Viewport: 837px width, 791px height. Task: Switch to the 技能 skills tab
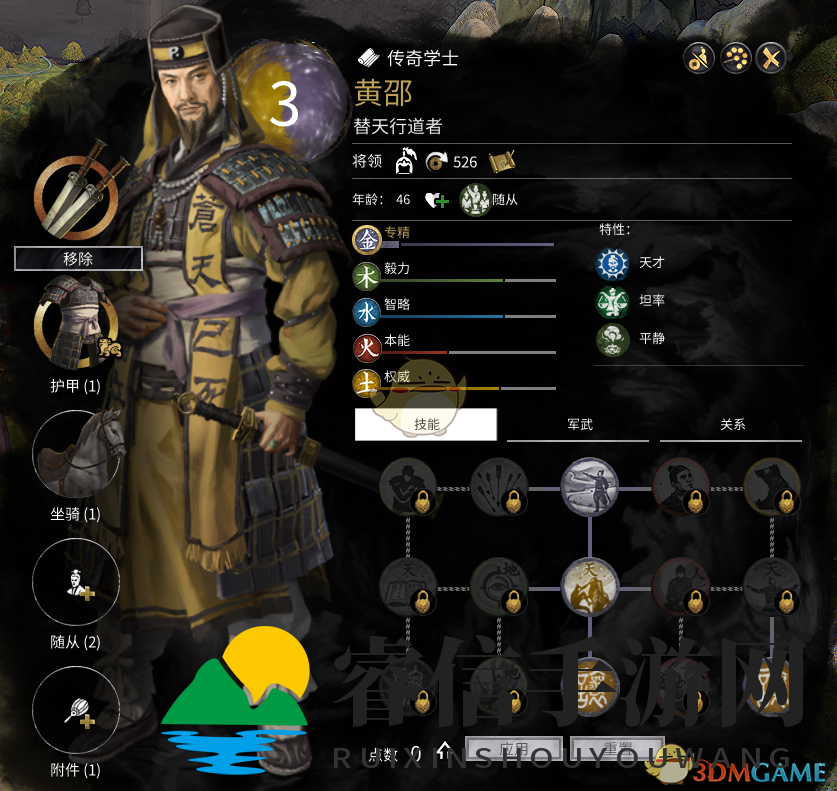tap(426, 424)
